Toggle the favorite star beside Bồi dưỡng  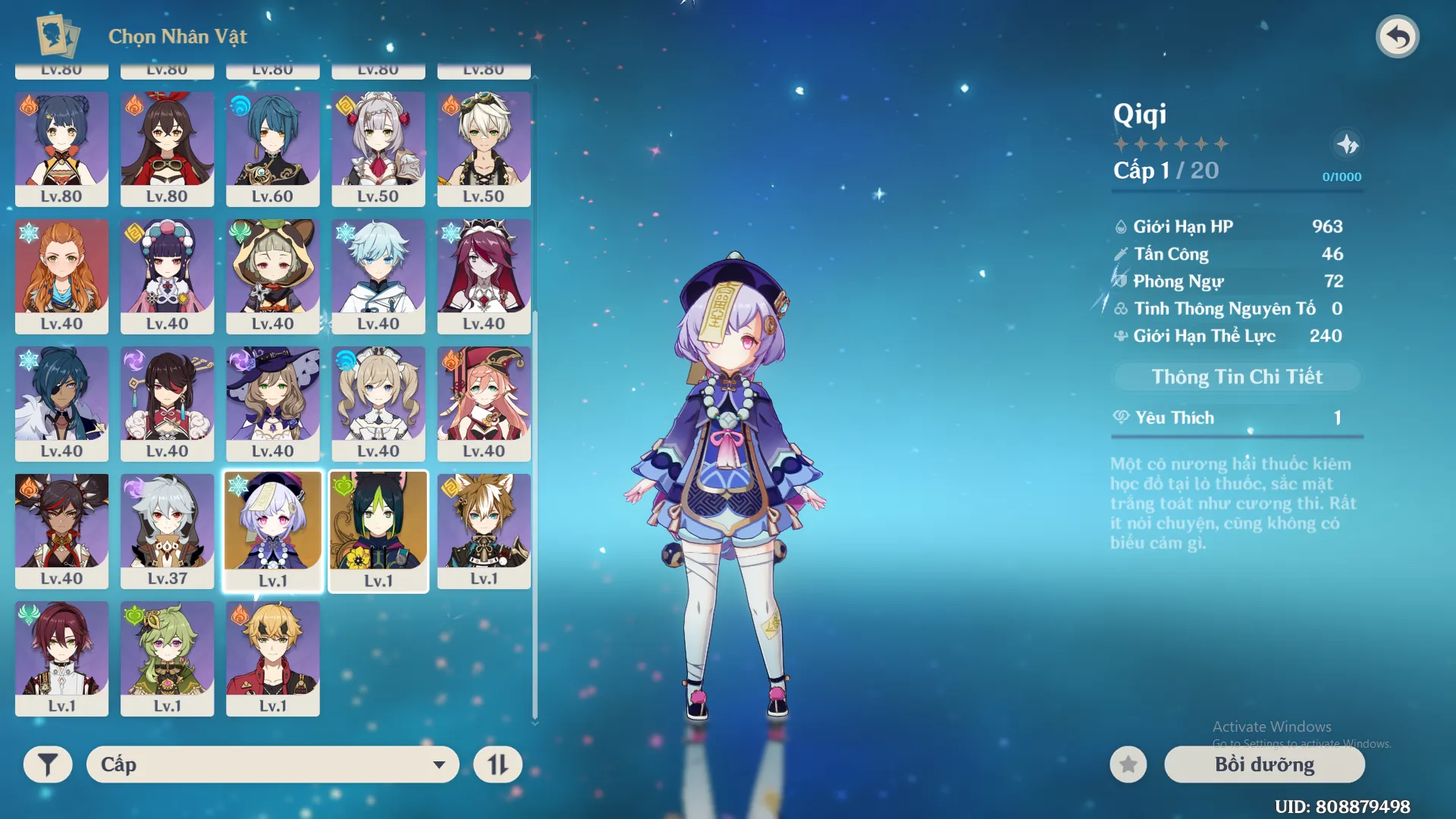(x=1127, y=764)
